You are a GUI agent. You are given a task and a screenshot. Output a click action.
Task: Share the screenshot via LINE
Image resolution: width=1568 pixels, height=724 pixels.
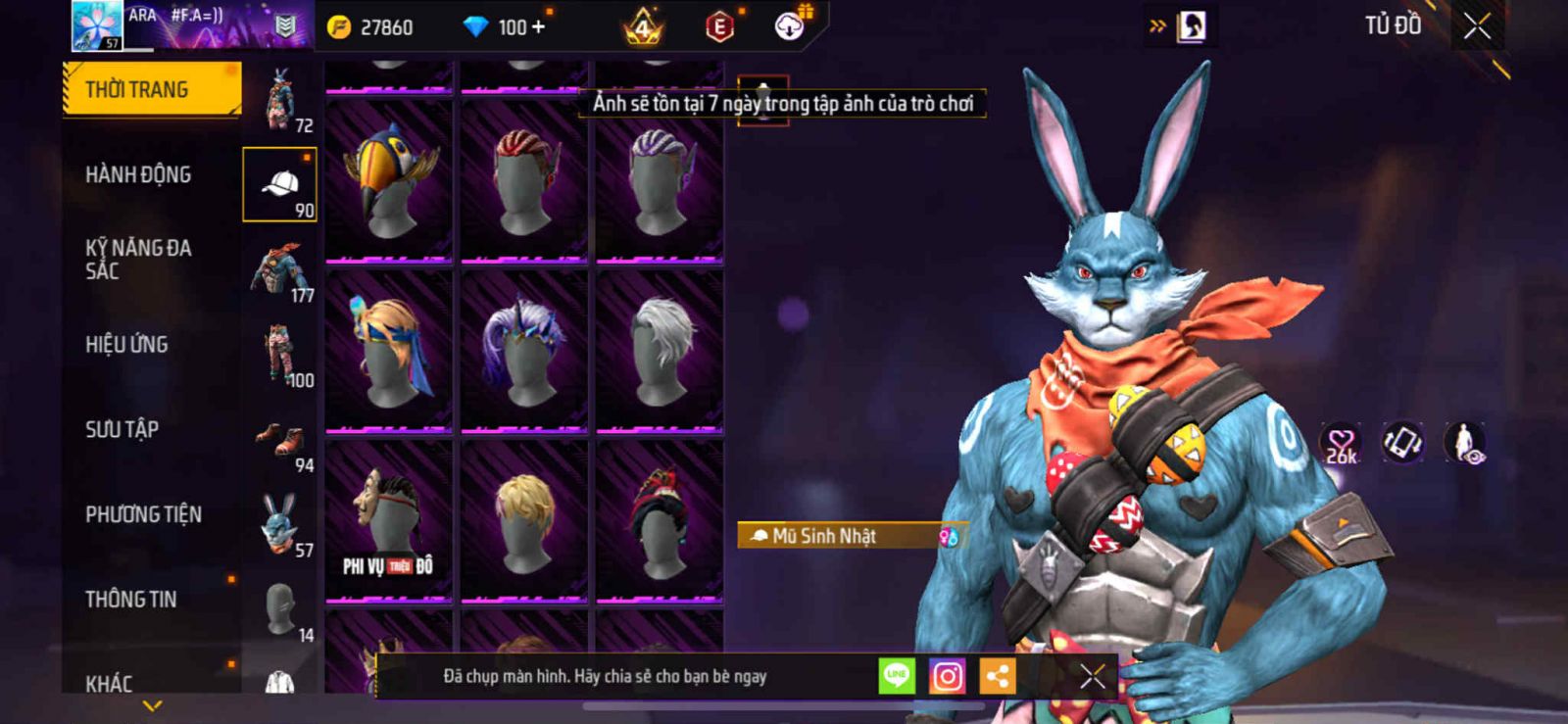click(896, 676)
